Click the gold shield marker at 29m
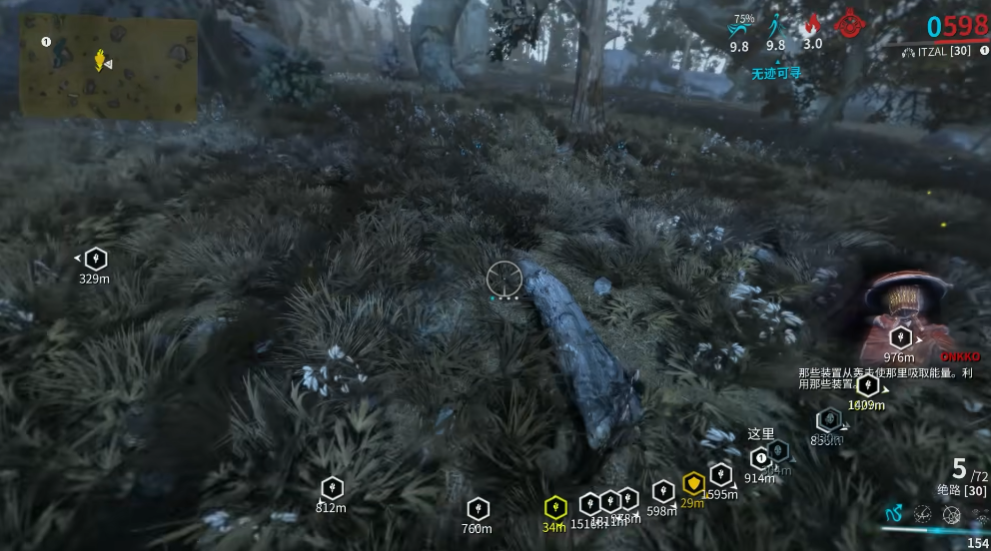991x551 pixels. coord(693,484)
